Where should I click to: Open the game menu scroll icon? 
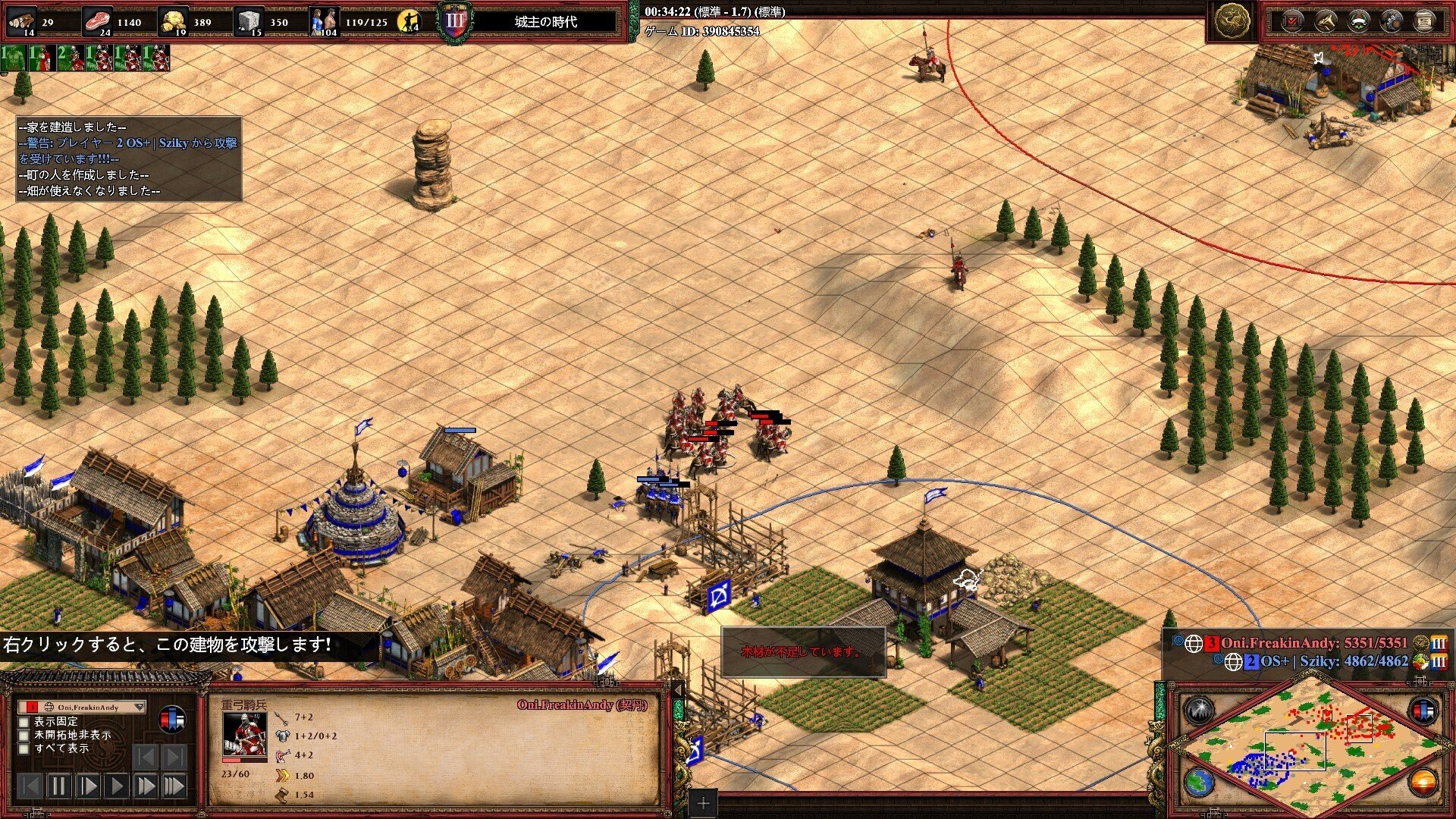pyautogui.click(x=1424, y=20)
